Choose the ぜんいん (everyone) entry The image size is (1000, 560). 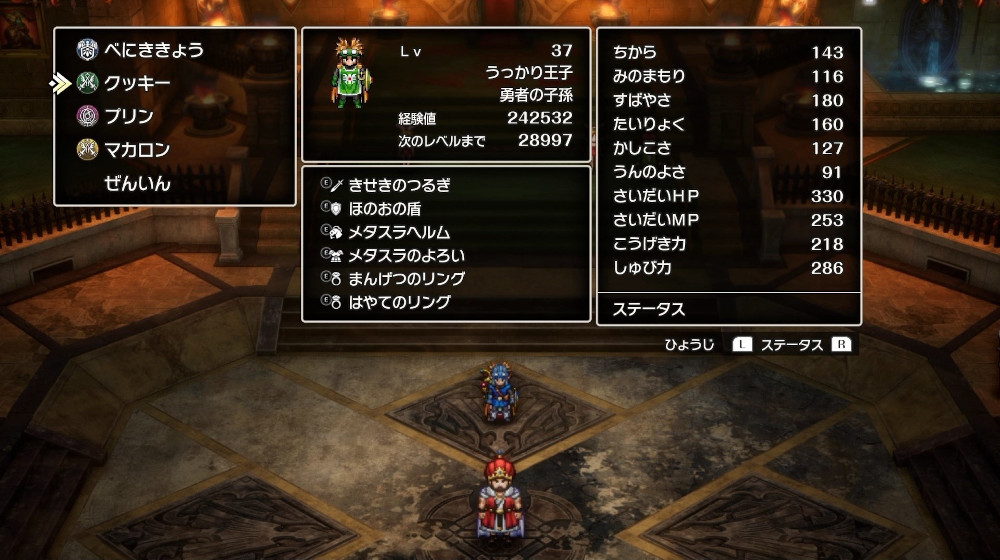pyautogui.click(x=137, y=184)
